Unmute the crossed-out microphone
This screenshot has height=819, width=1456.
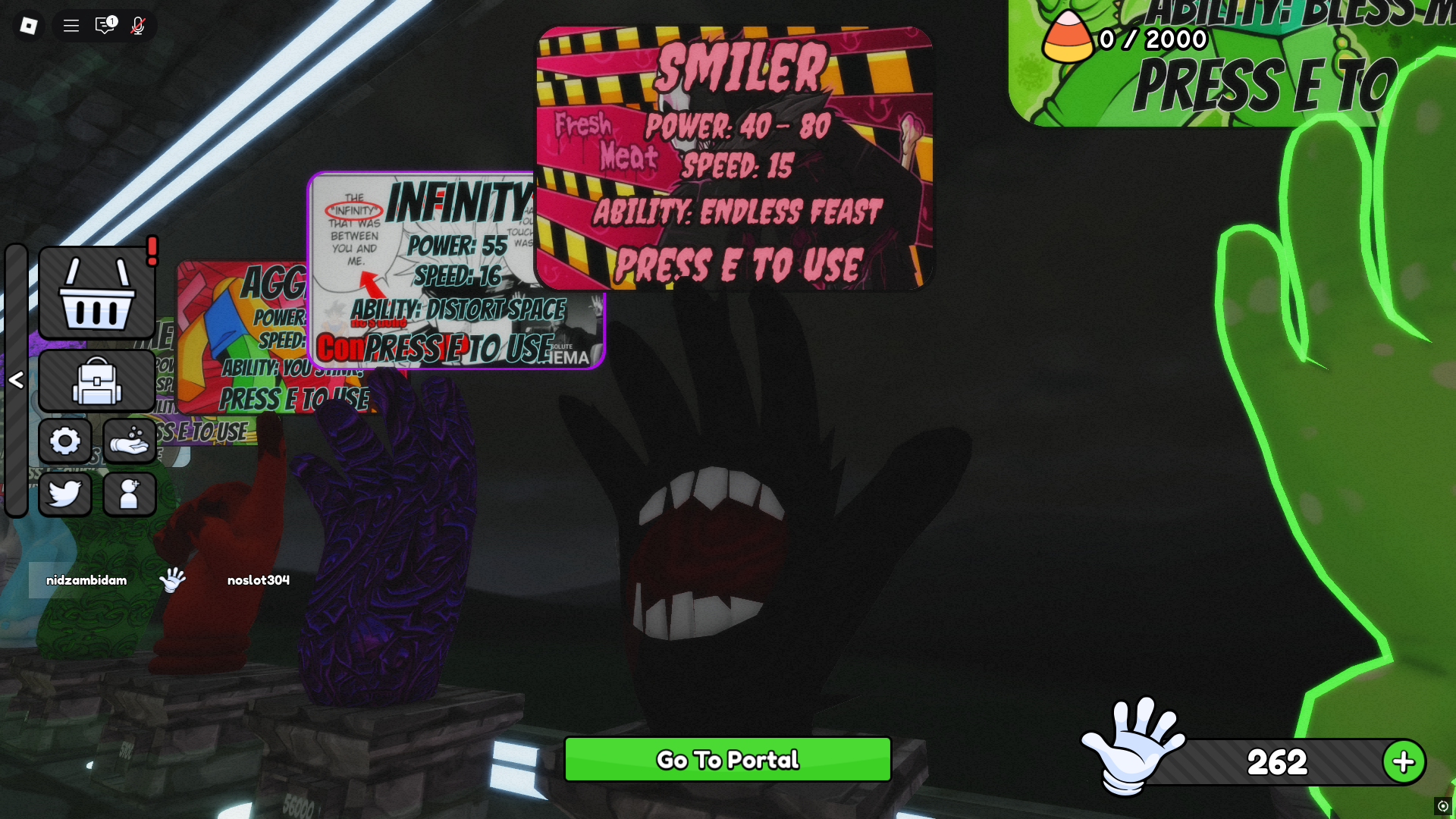tap(136, 25)
